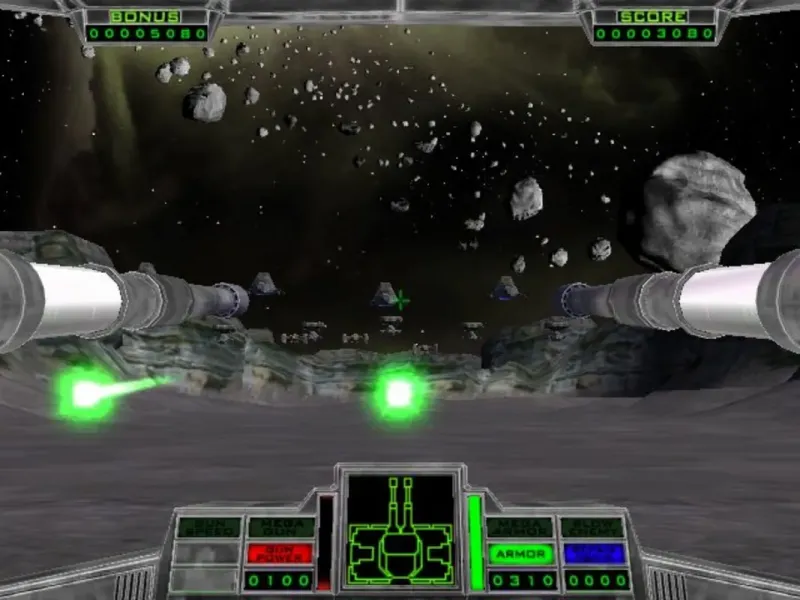Activate the Mega Armor indicator
The image size is (800, 600).
(x=520, y=528)
